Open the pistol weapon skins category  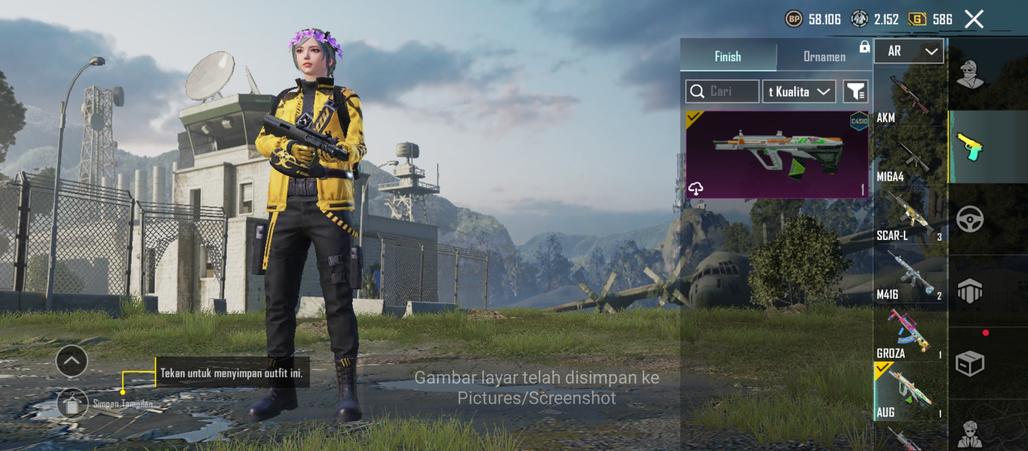[x=969, y=147]
